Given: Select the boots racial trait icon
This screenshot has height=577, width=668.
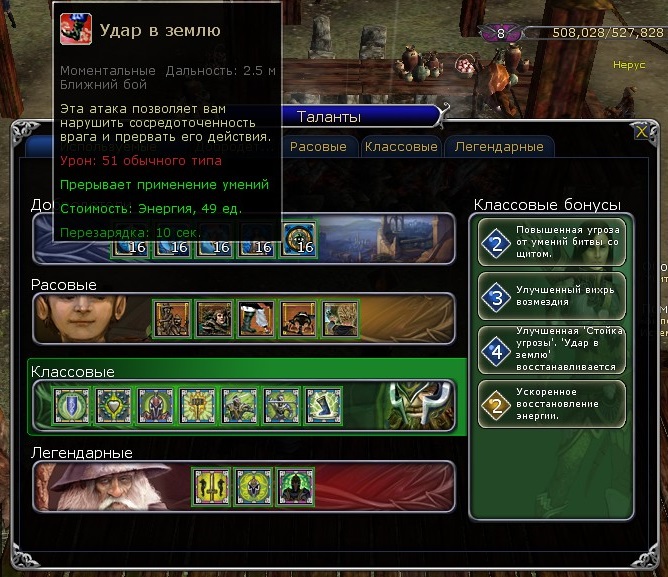Looking at the screenshot, I should (x=255, y=319).
